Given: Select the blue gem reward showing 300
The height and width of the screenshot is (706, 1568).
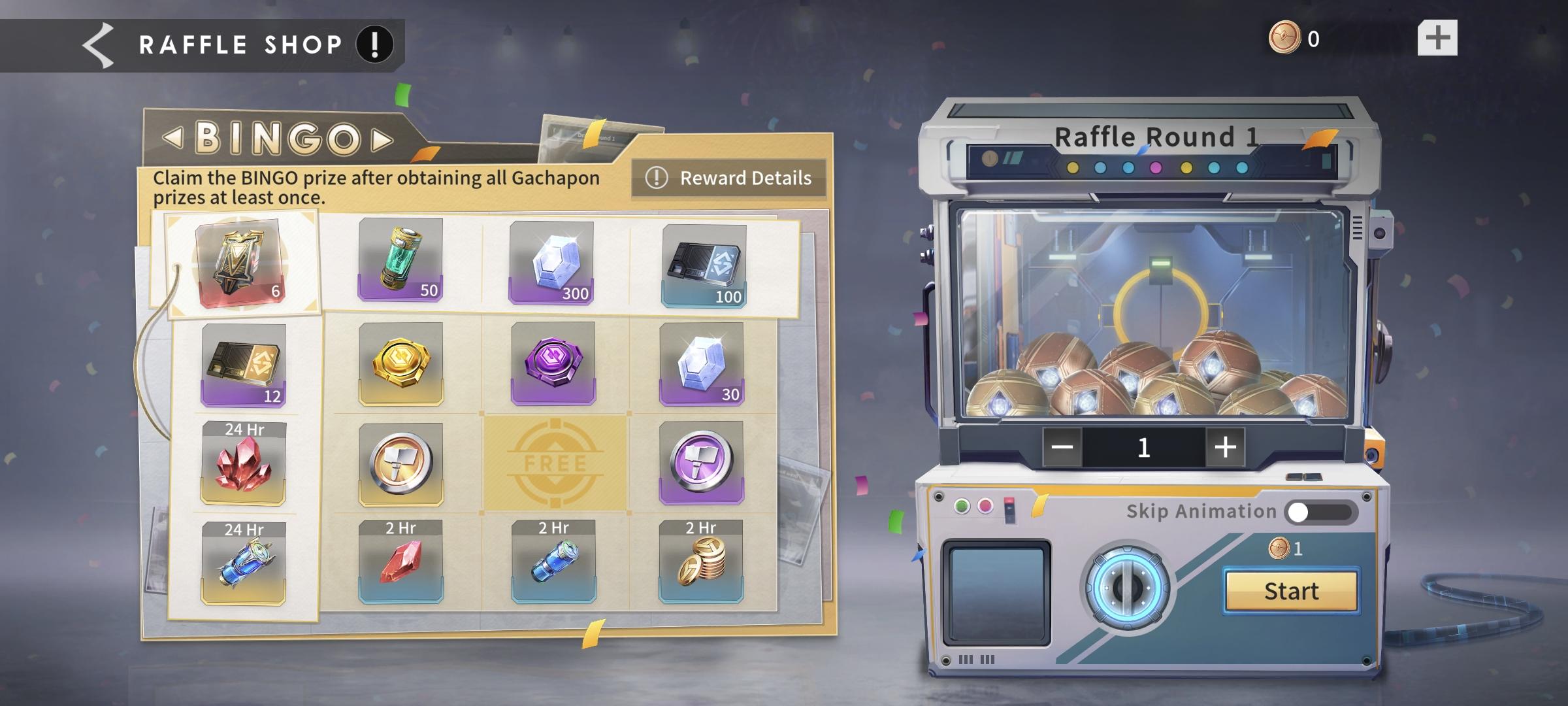Looking at the screenshot, I should 552,261.
